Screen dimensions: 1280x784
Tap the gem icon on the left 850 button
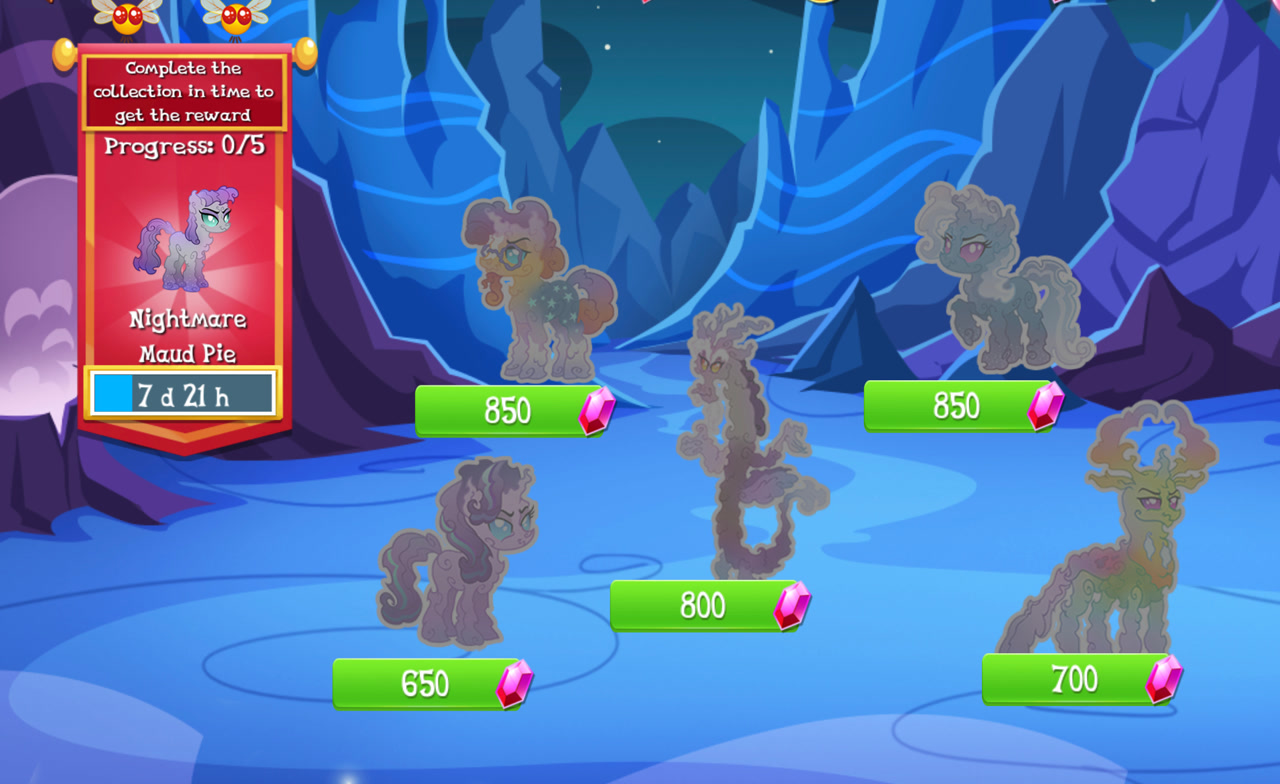[598, 409]
